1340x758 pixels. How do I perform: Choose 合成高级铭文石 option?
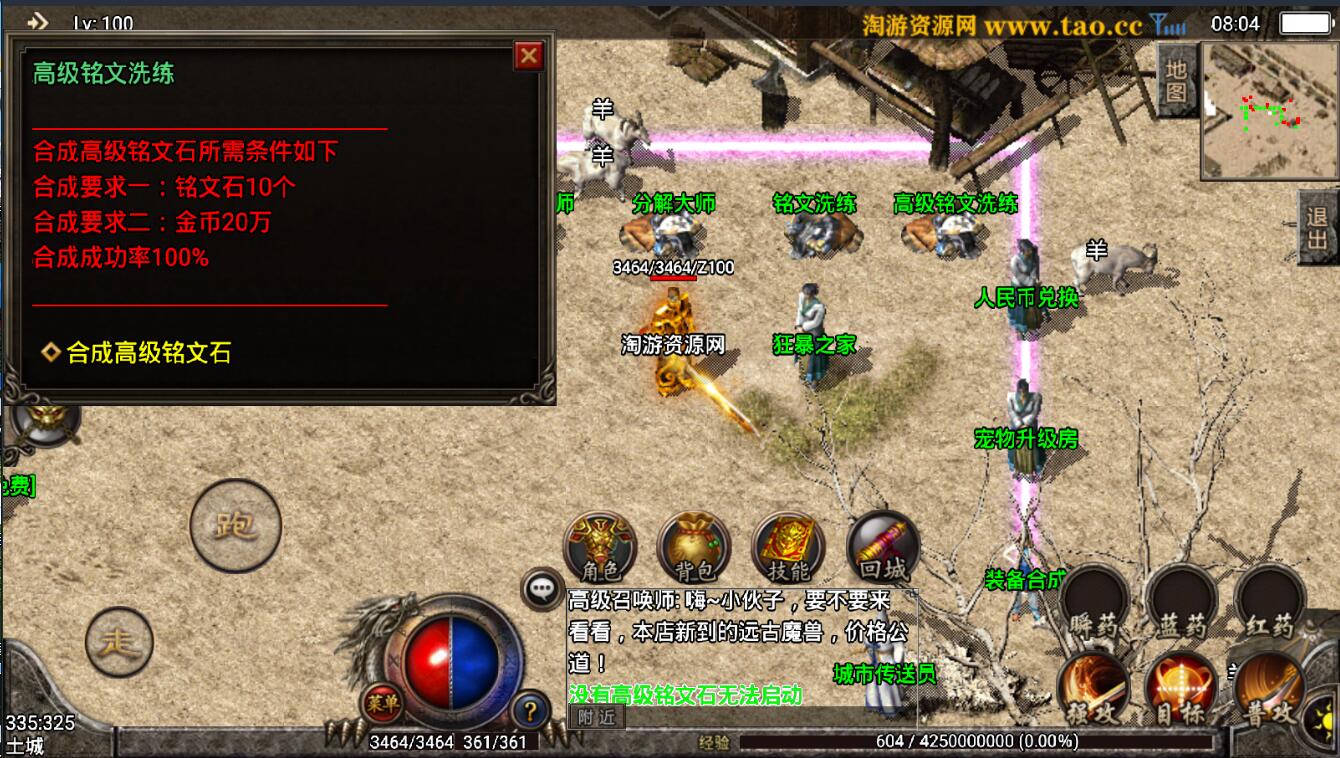(148, 352)
